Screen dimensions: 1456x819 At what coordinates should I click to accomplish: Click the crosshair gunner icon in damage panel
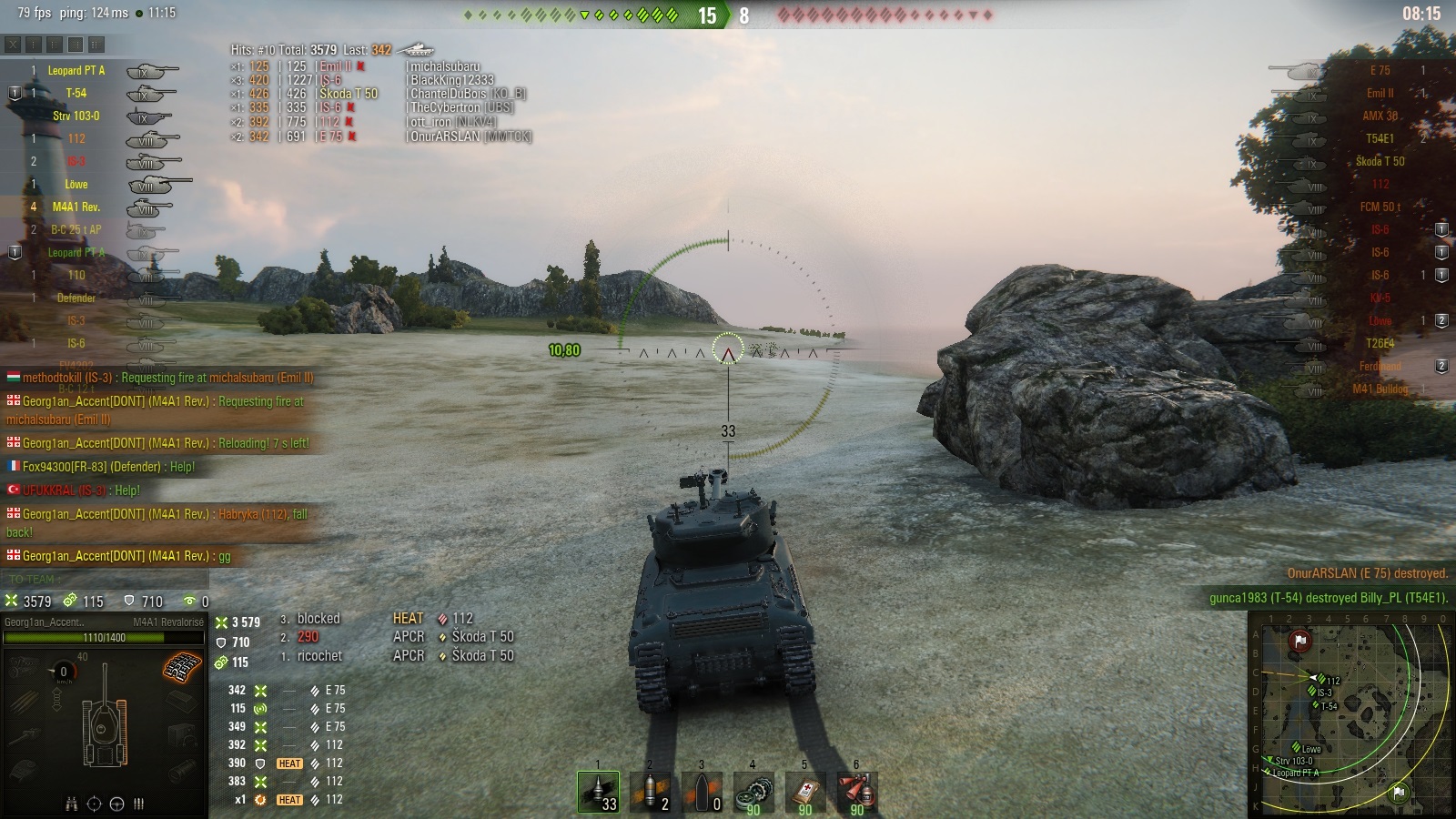tap(94, 804)
